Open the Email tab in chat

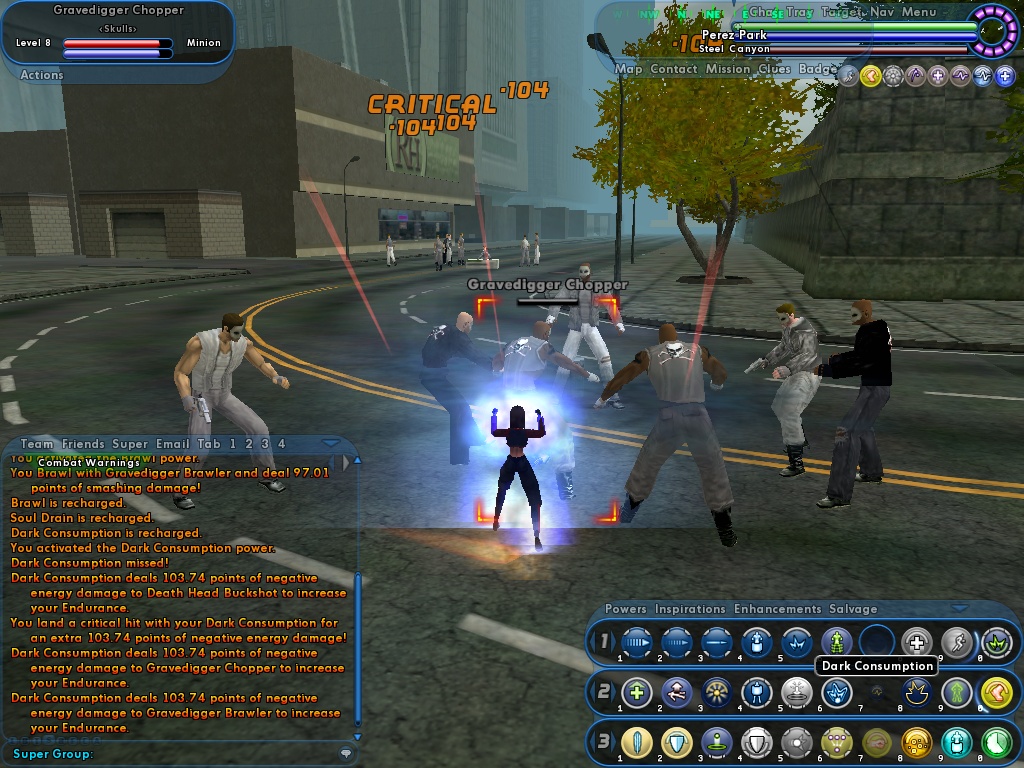(170, 444)
